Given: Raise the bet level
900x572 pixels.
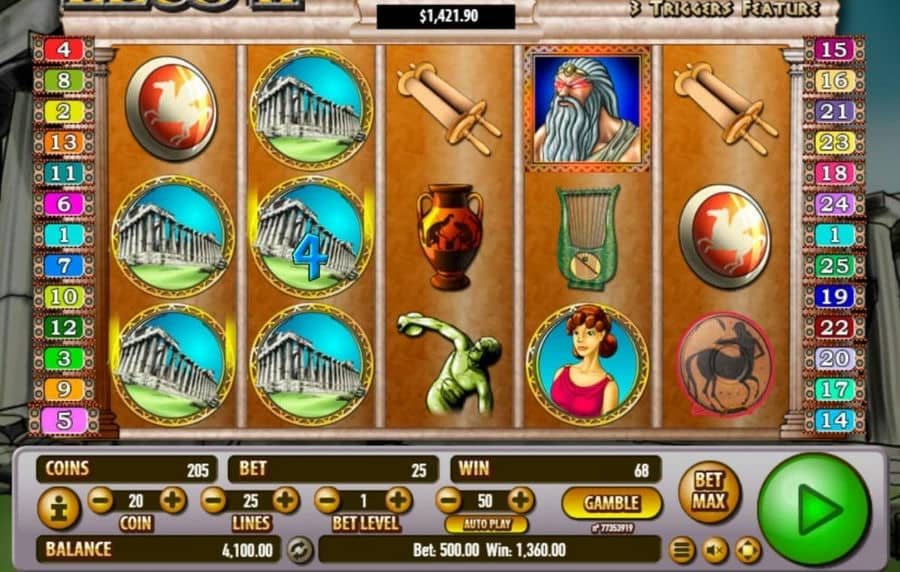Looking at the screenshot, I should [x=399, y=500].
